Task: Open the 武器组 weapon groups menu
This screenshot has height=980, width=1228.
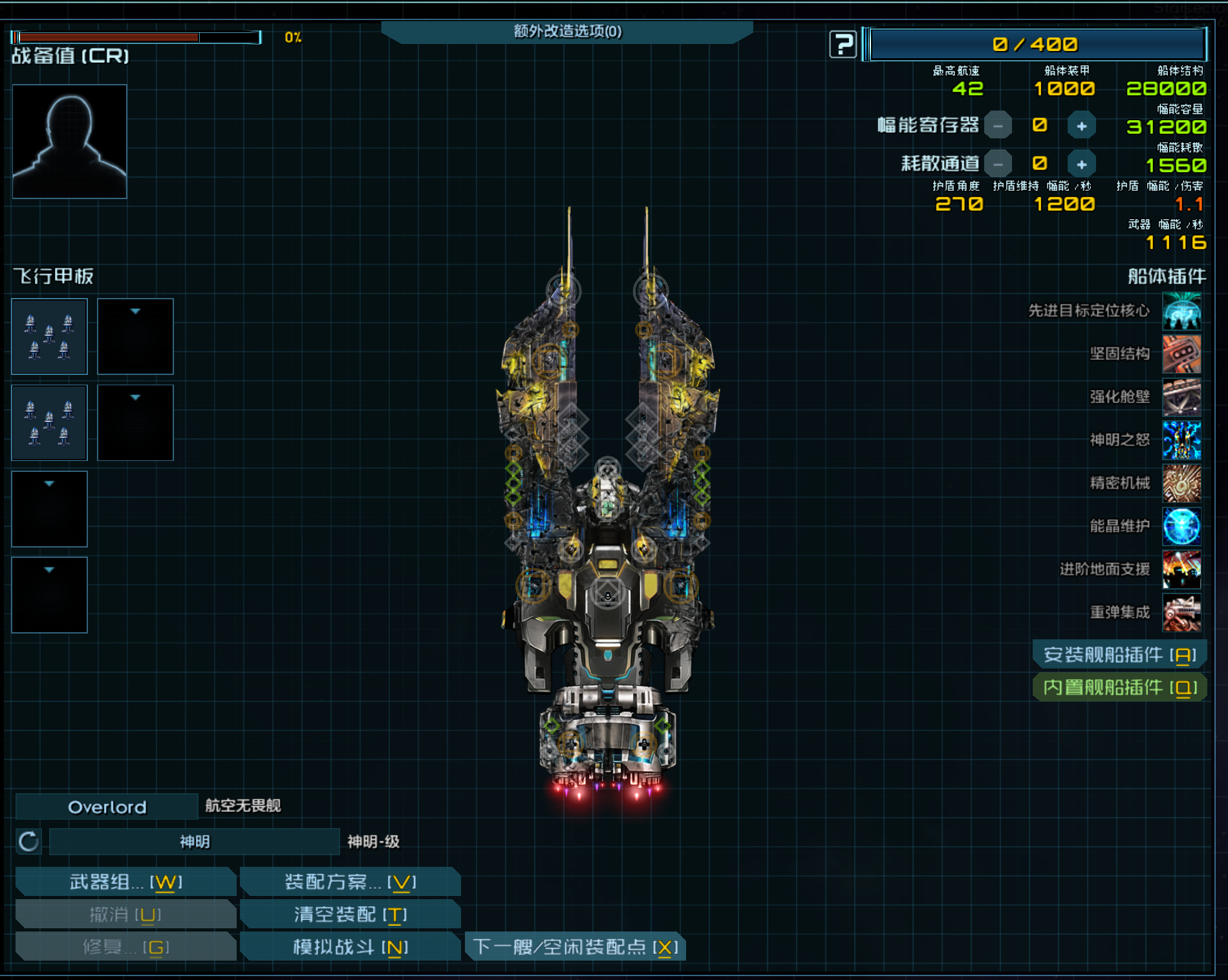Action: (x=125, y=882)
